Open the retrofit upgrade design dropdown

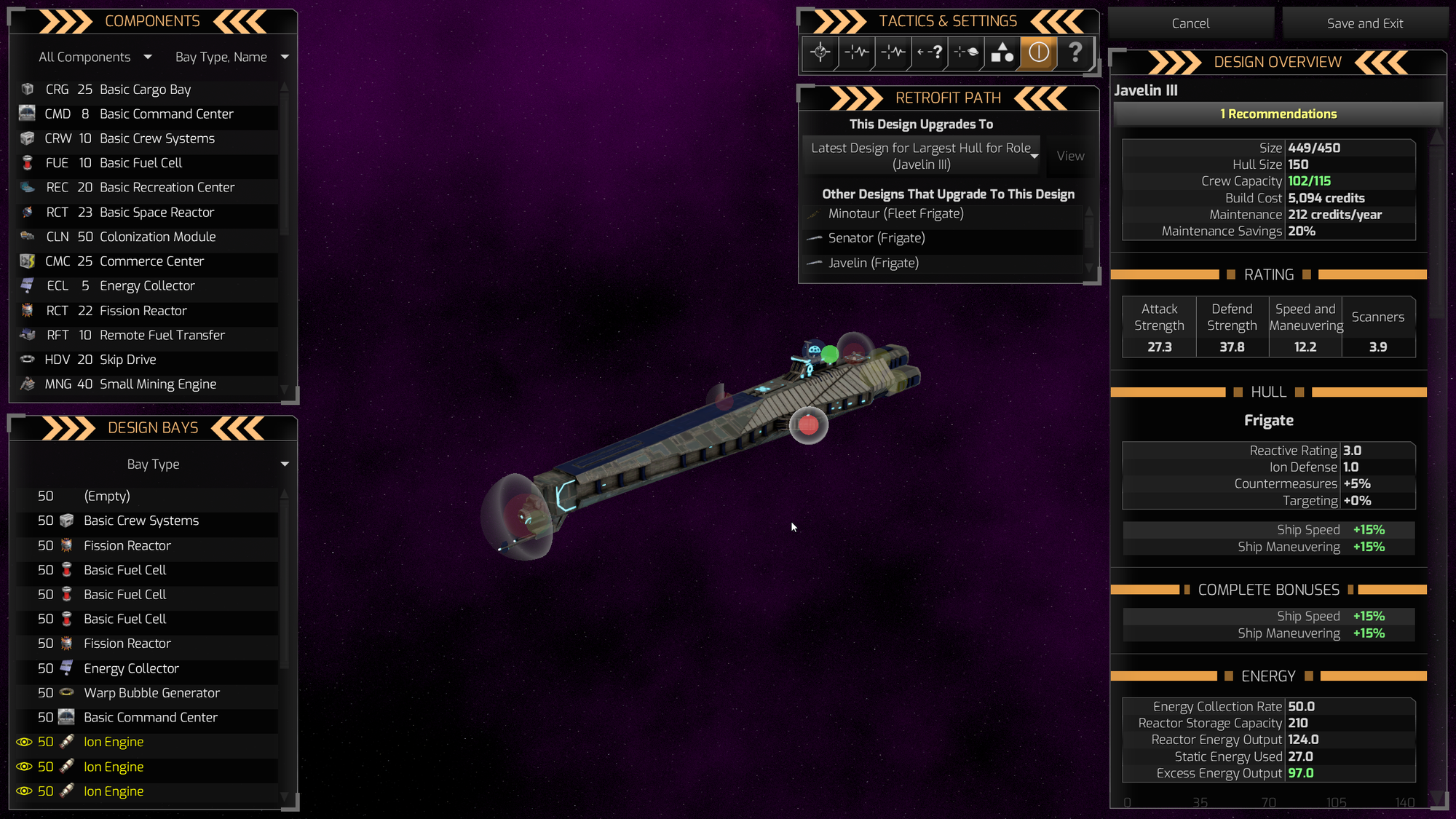922,156
